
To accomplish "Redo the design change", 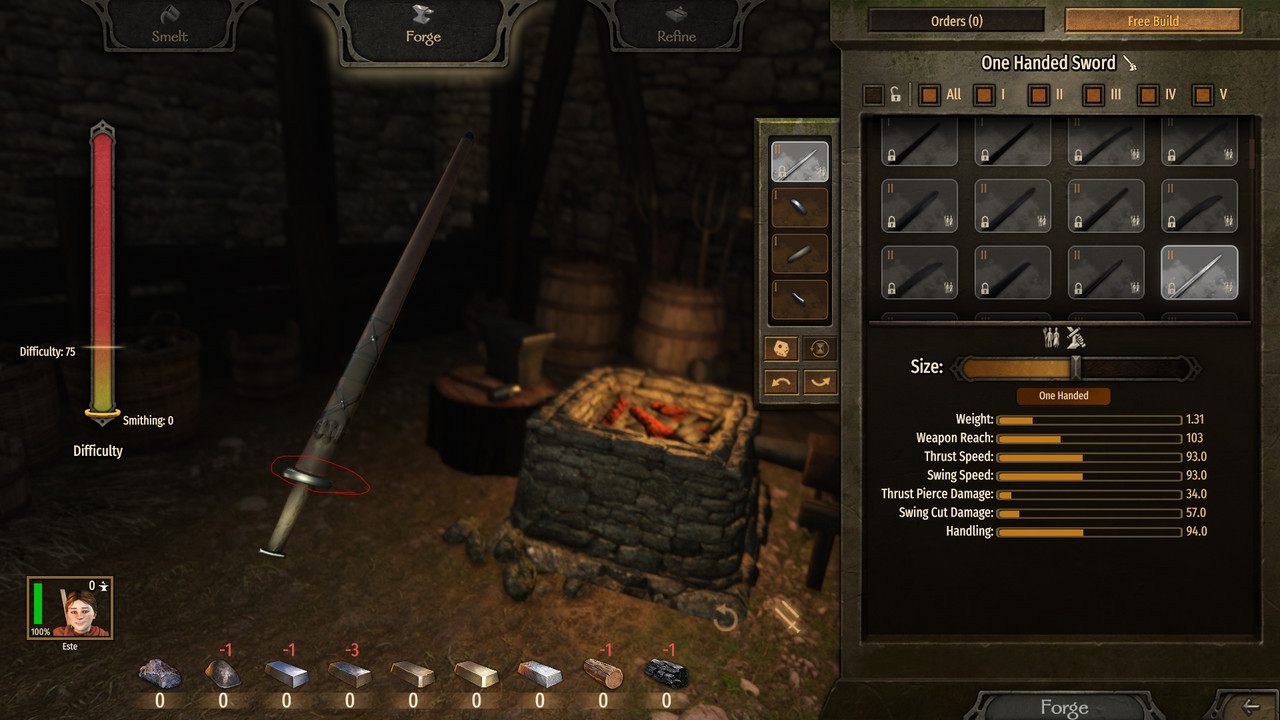I will click(x=819, y=382).
